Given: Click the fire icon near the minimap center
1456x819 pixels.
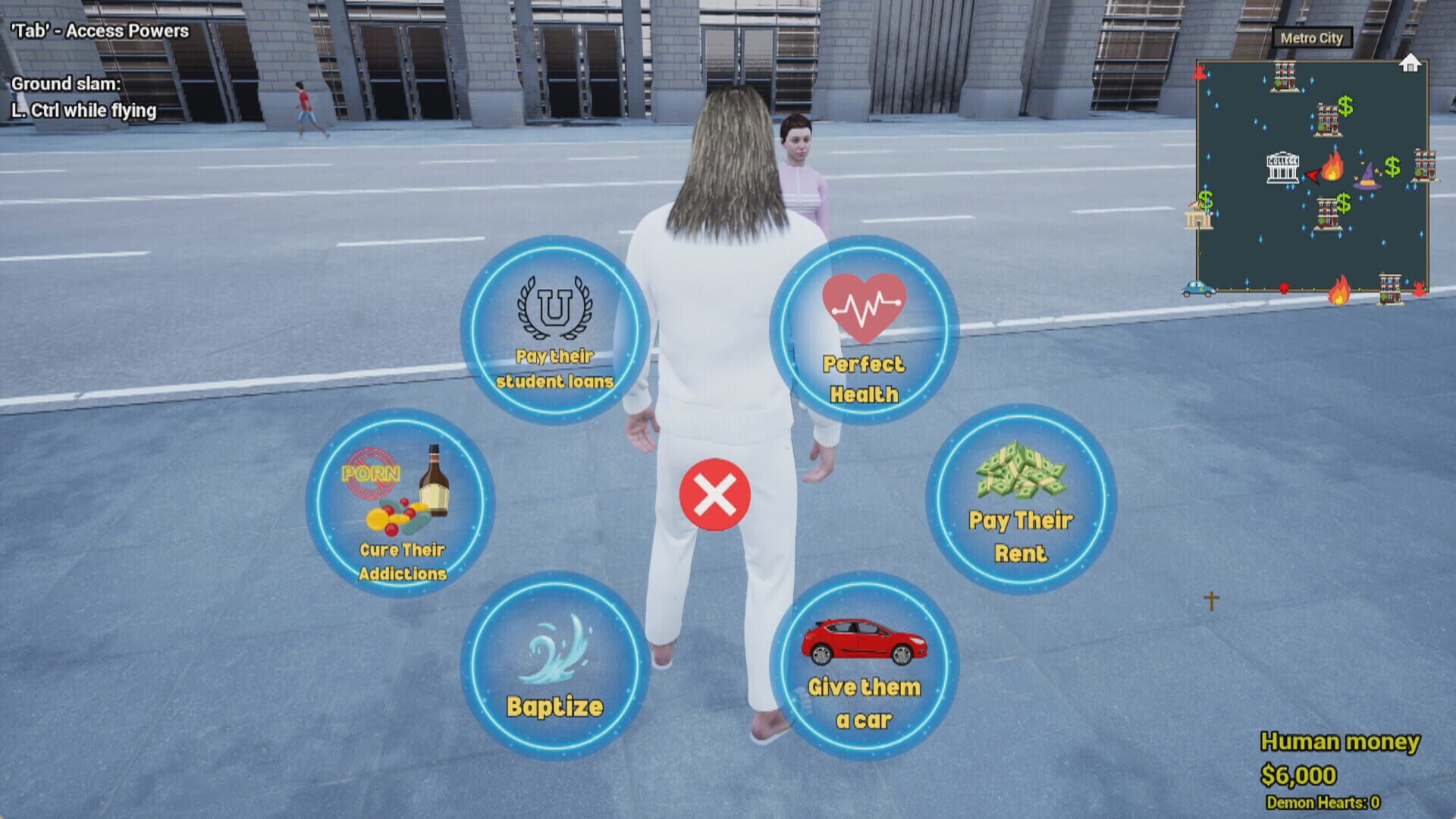Looking at the screenshot, I should pyautogui.click(x=1334, y=166).
